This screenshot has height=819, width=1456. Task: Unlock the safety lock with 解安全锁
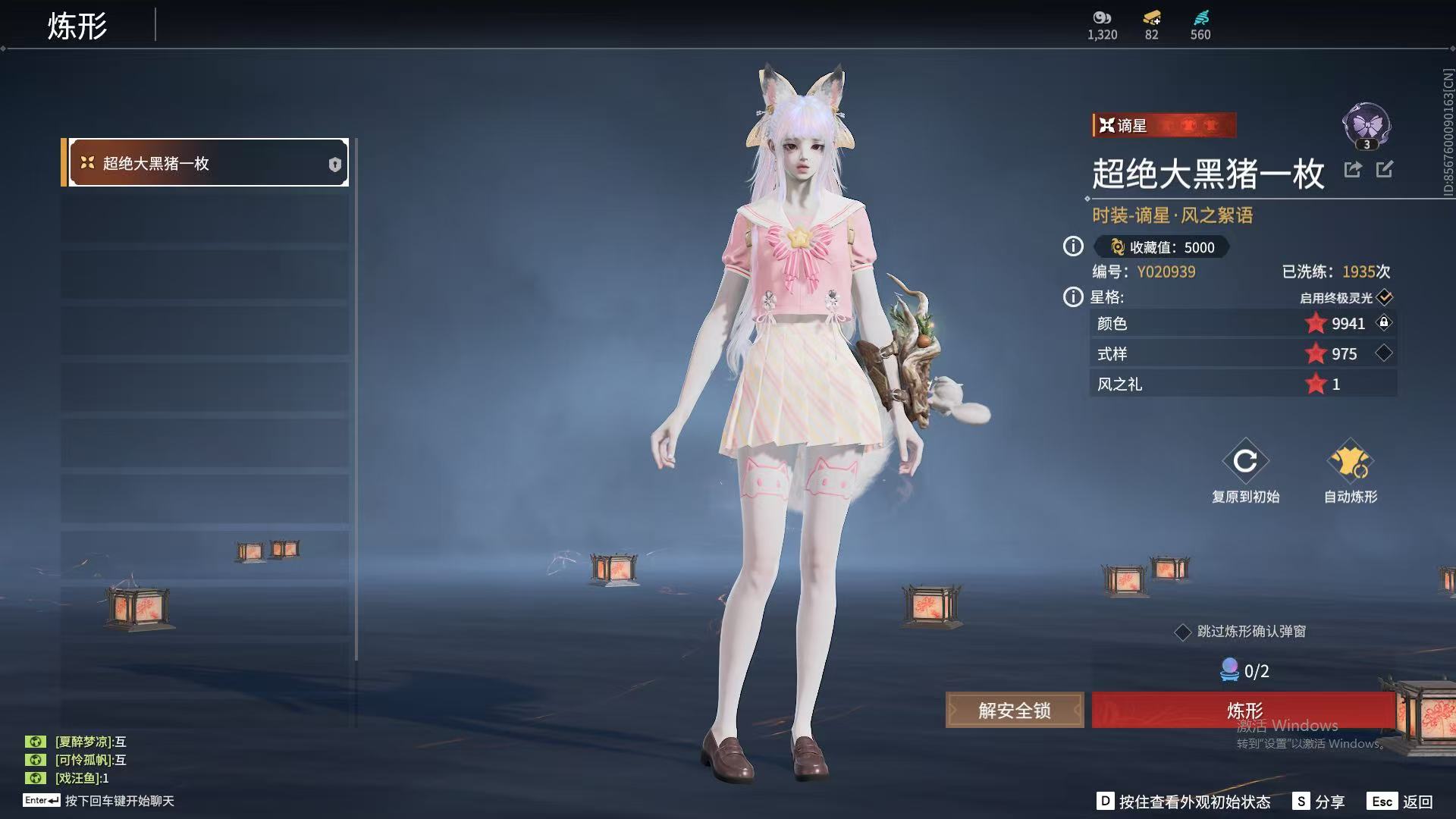pos(1014,711)
